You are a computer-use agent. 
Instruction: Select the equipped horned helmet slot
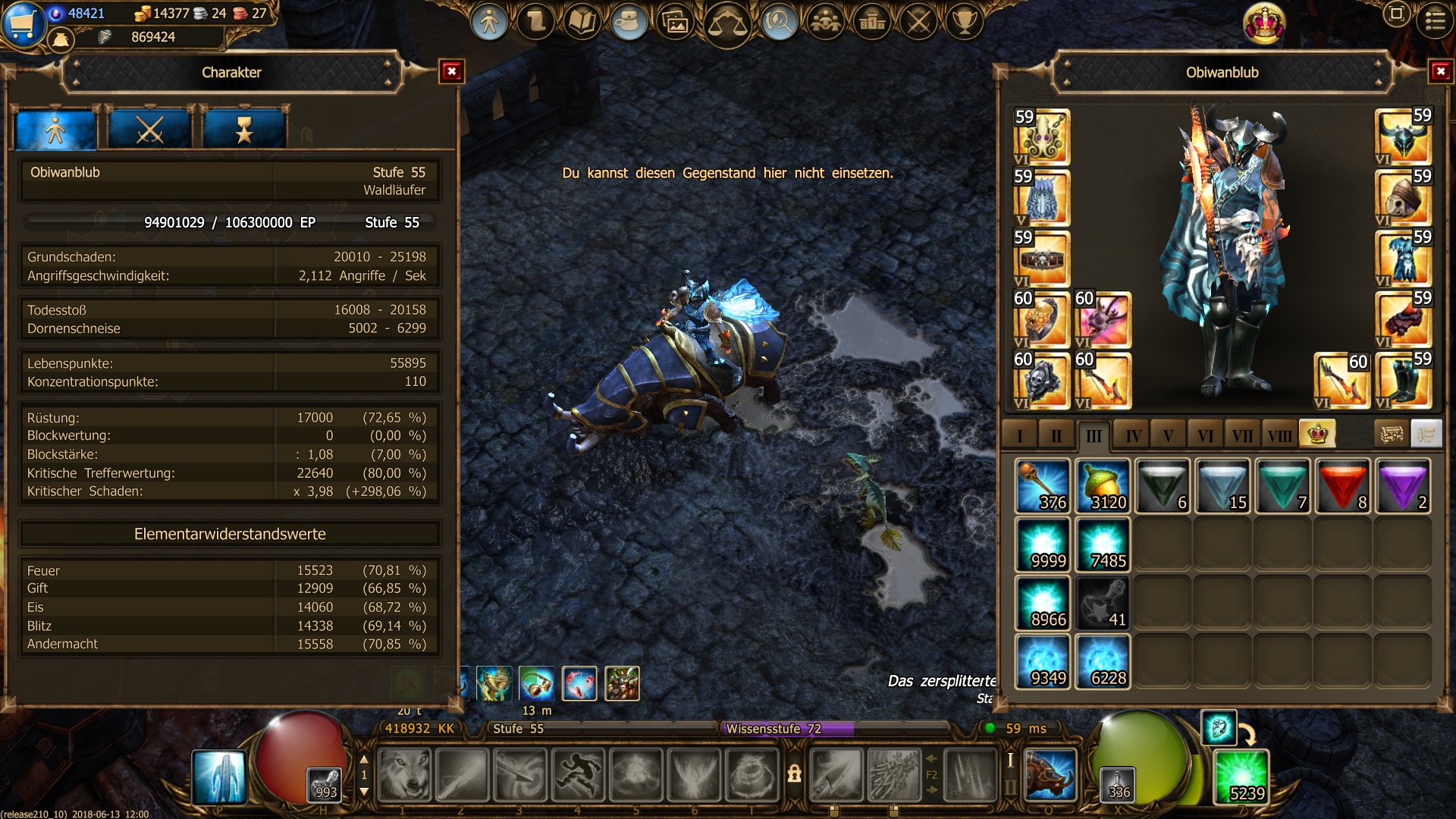(x=1403, y=137)
